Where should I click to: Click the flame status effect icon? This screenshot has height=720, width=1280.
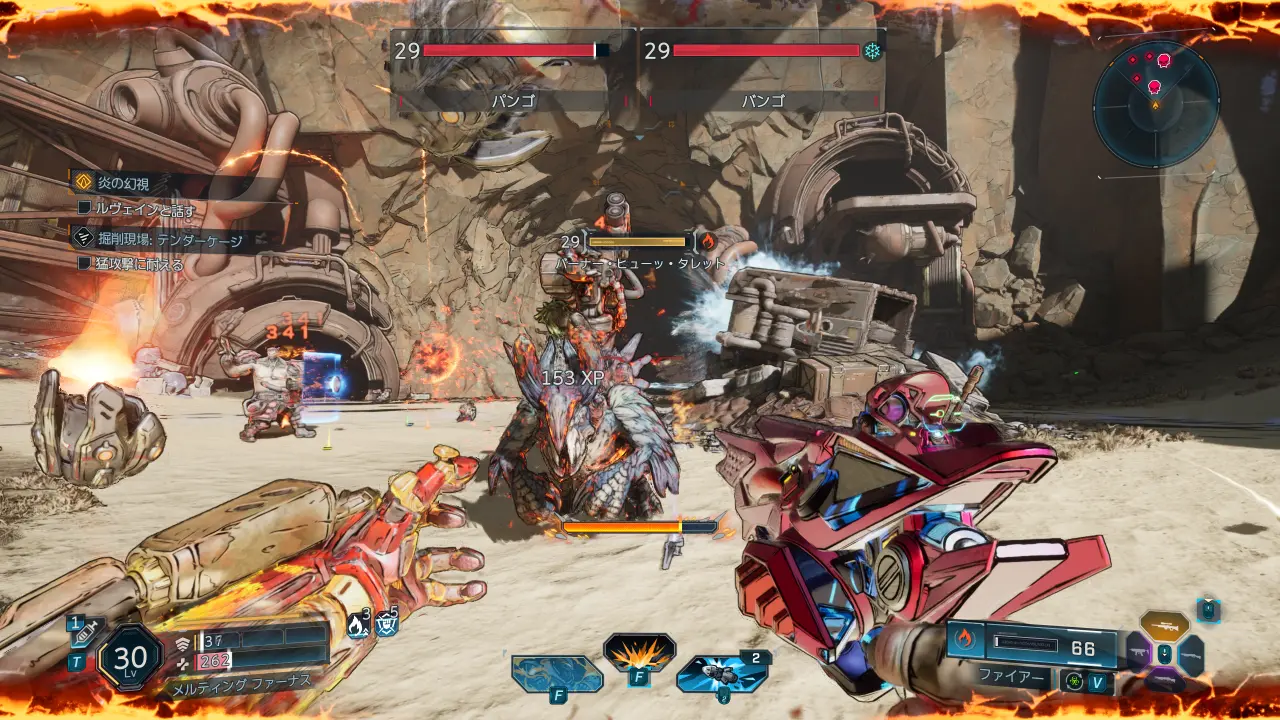pyautogui.click(x=358, y=625)
